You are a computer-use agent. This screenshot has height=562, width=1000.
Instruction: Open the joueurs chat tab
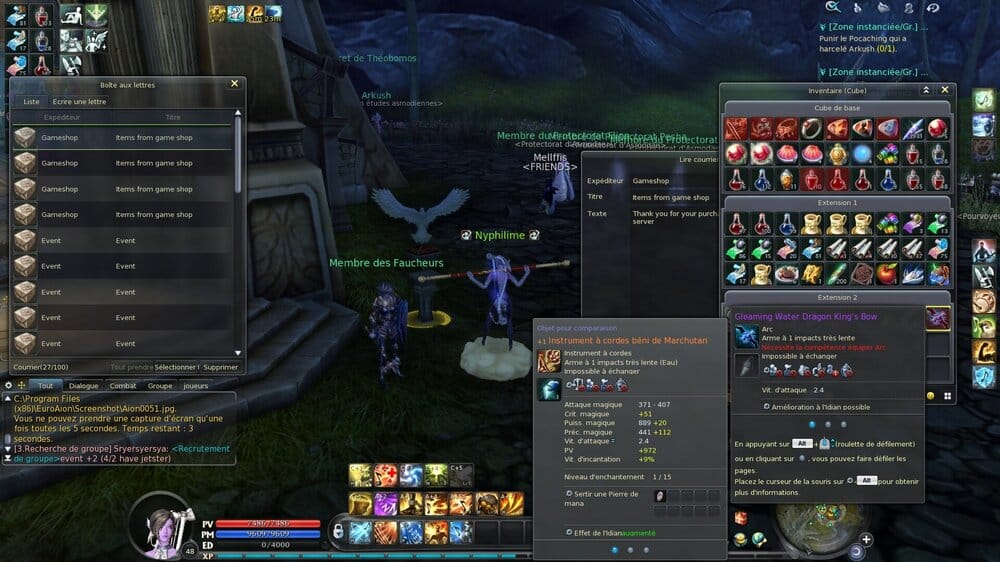pyautogui.click(x=196, y=385)
